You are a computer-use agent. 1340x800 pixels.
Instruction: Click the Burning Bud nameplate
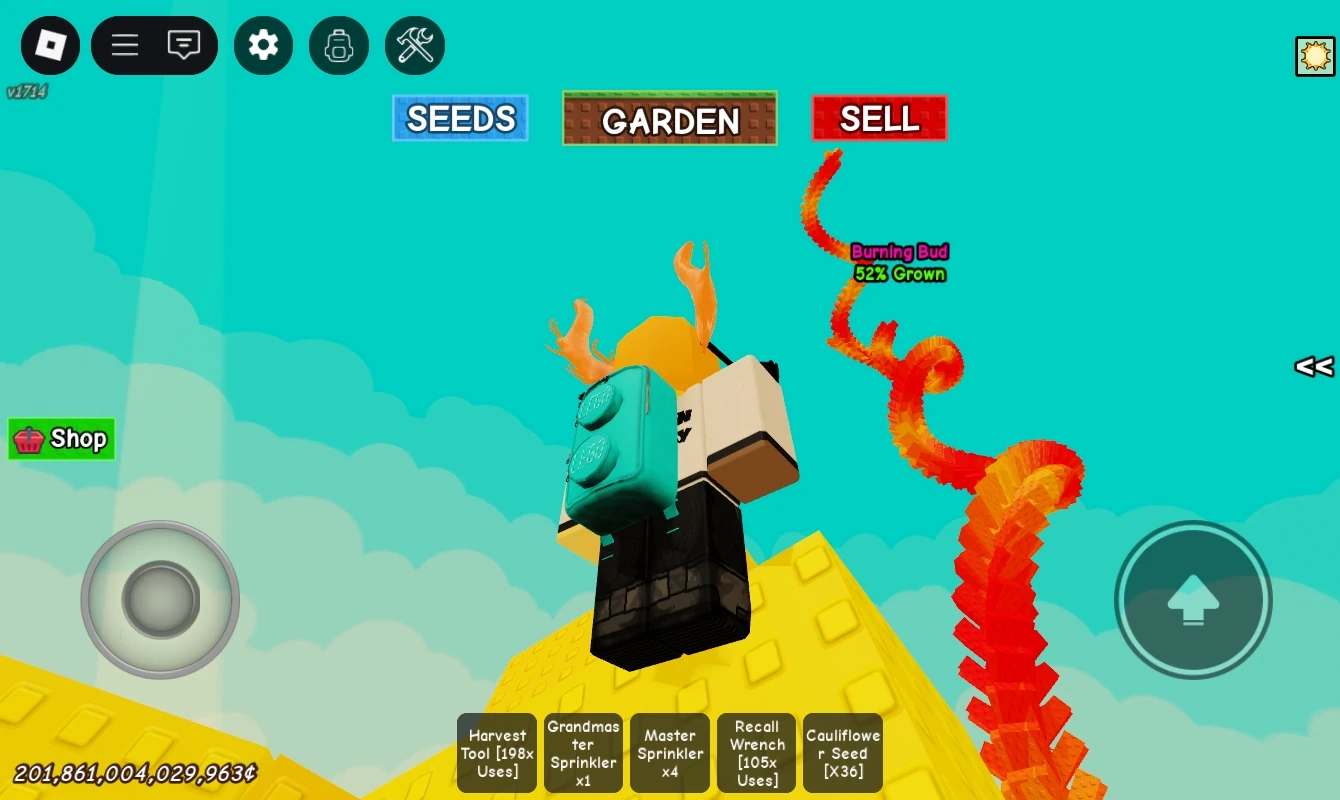click(899, 252)
